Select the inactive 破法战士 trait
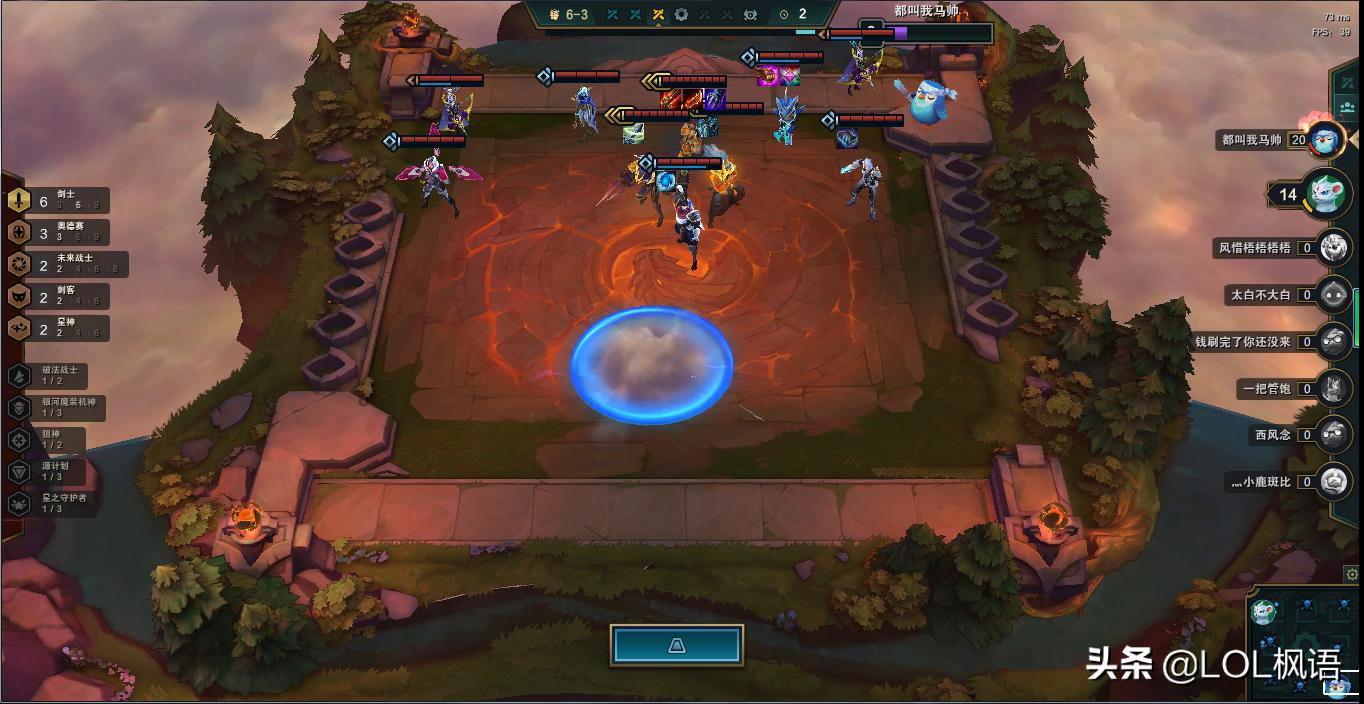This screenshot has height=704, width=1364. (x=50, y=376)
